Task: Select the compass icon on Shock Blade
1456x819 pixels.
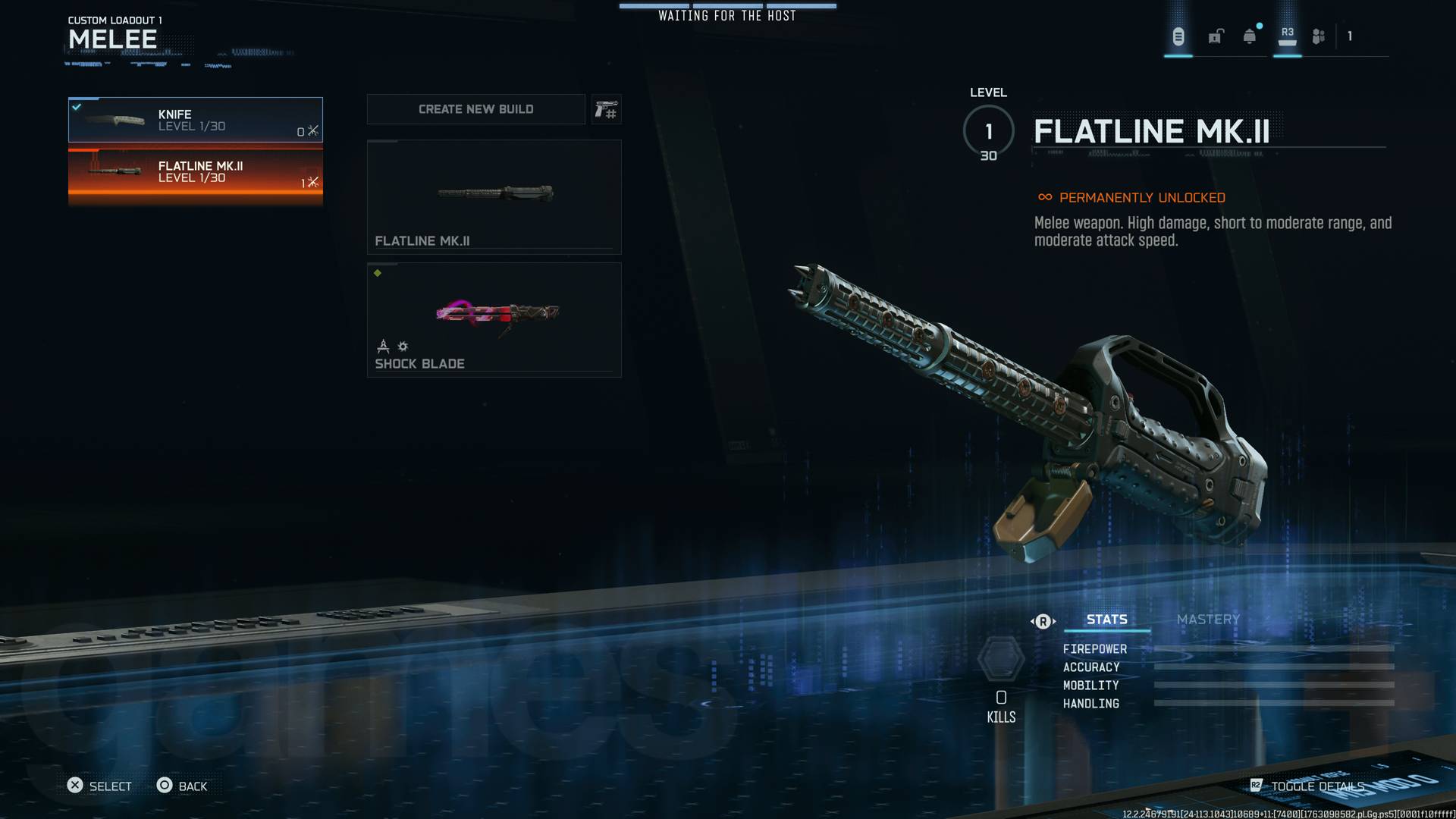Action: (x=383, y=347)
